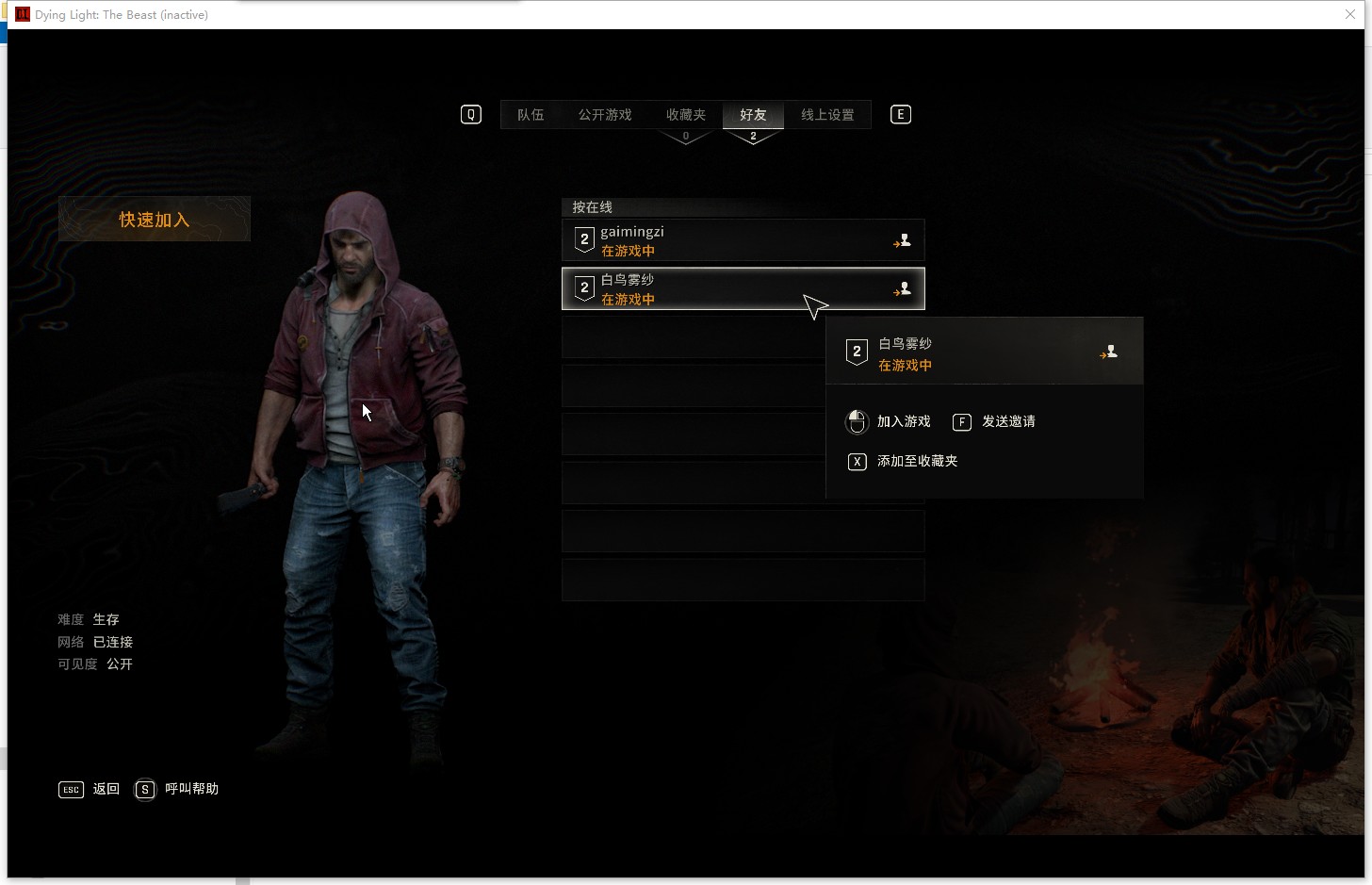Switch to the 队伍 tab
1372x885 pixels.
[x=531, y=115]
